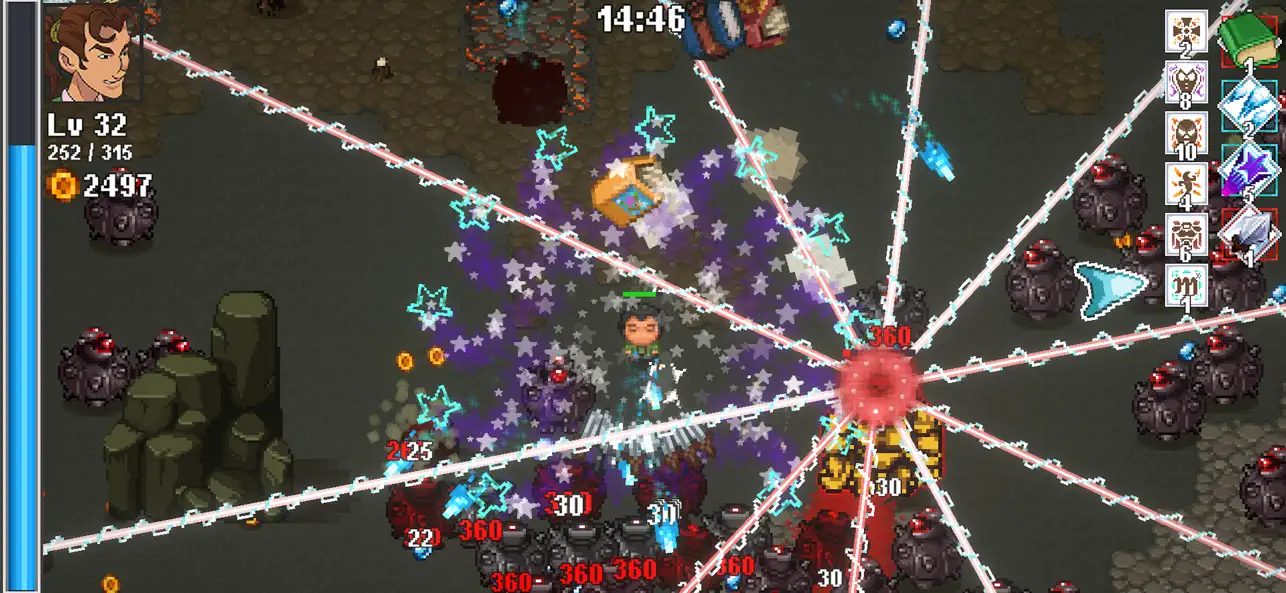
Task: Click the claw marks skill icon
Action: (x=1186, y=285)
